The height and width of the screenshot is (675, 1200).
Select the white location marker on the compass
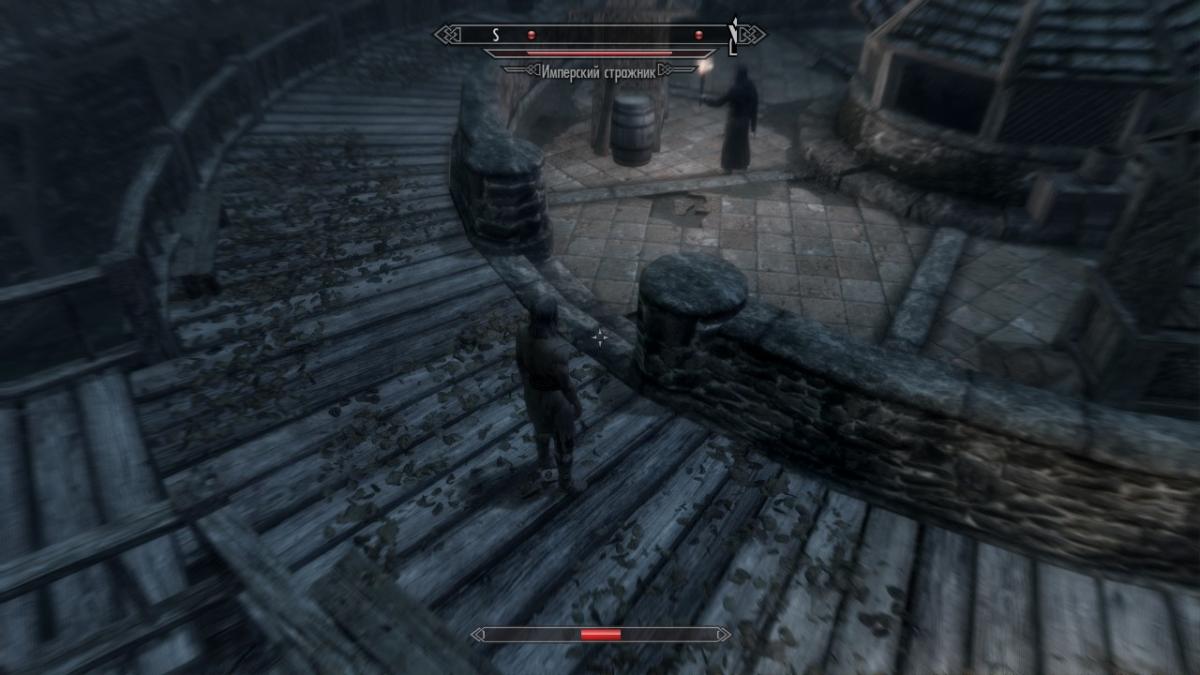(734, 34)
